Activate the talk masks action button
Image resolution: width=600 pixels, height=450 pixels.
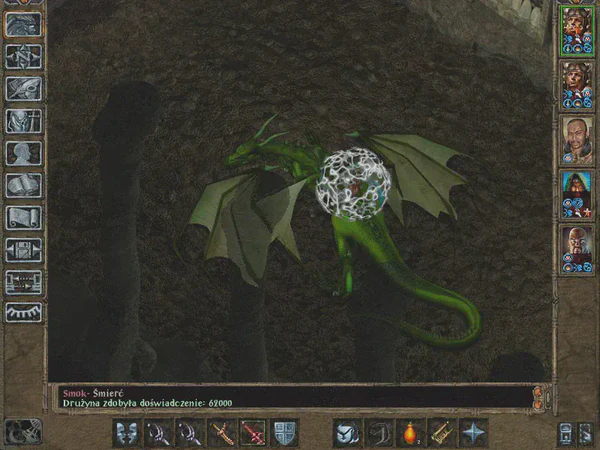127,432
